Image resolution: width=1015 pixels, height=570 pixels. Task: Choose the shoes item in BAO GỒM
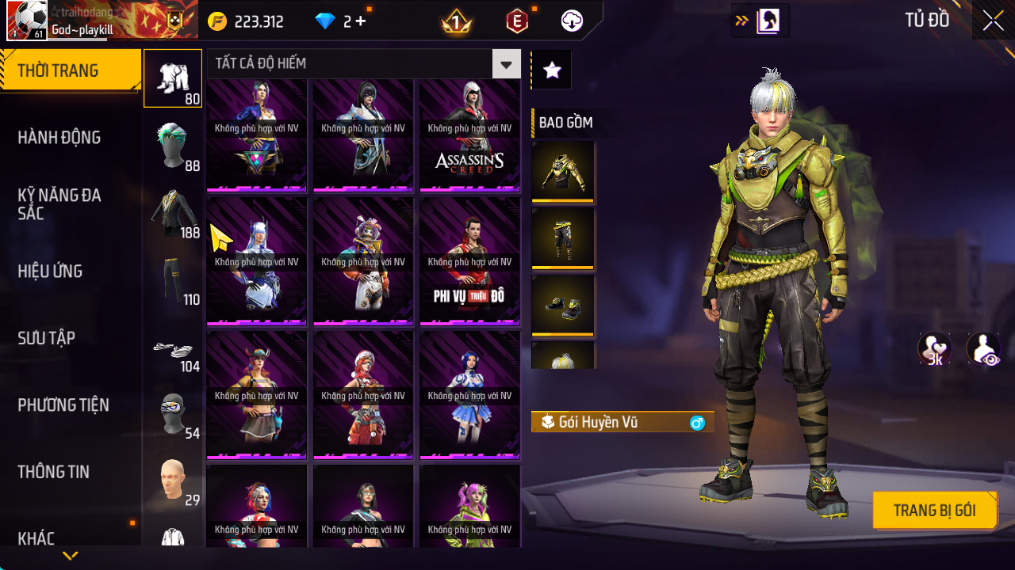tap(563, 304)
